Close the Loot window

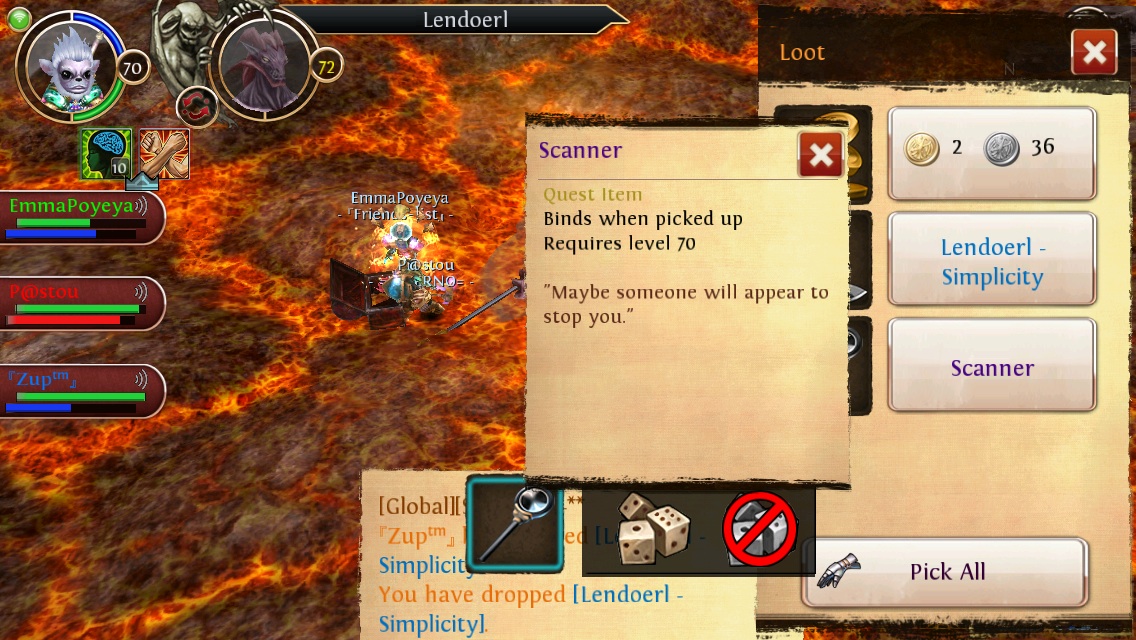pyautogui.click(x=1093, y=52)
